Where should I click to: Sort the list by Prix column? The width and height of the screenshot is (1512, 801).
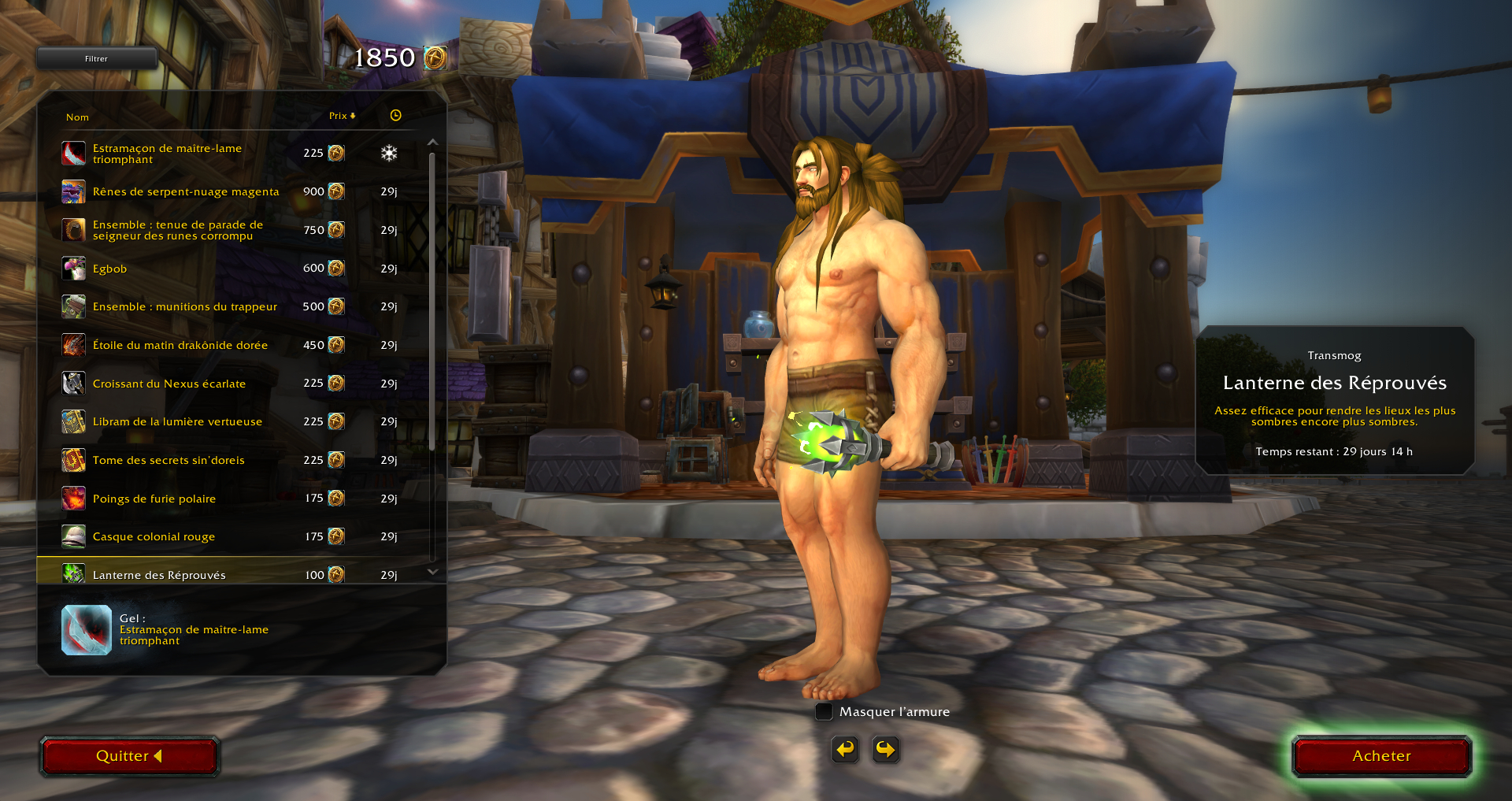342,116
